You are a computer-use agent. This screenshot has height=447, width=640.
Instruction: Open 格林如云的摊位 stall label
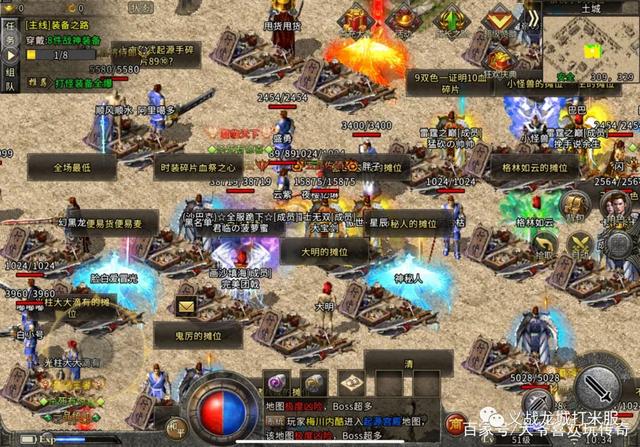click(537, 169)
